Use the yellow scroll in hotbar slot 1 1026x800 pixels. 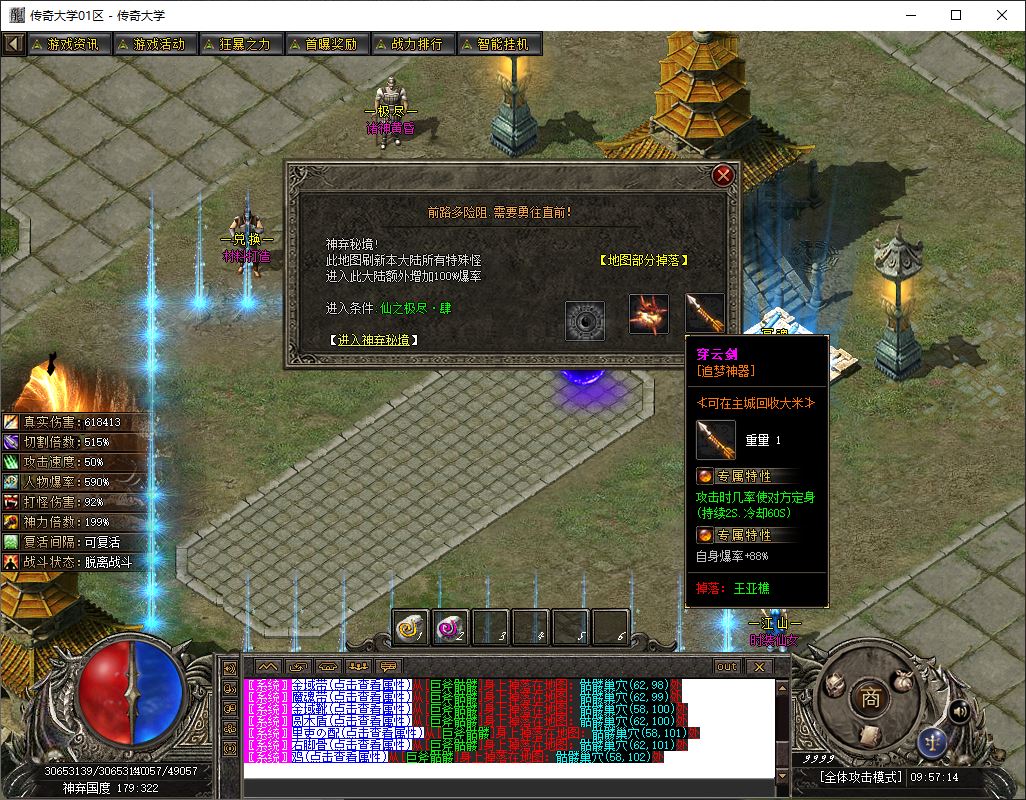click(410, 627)
